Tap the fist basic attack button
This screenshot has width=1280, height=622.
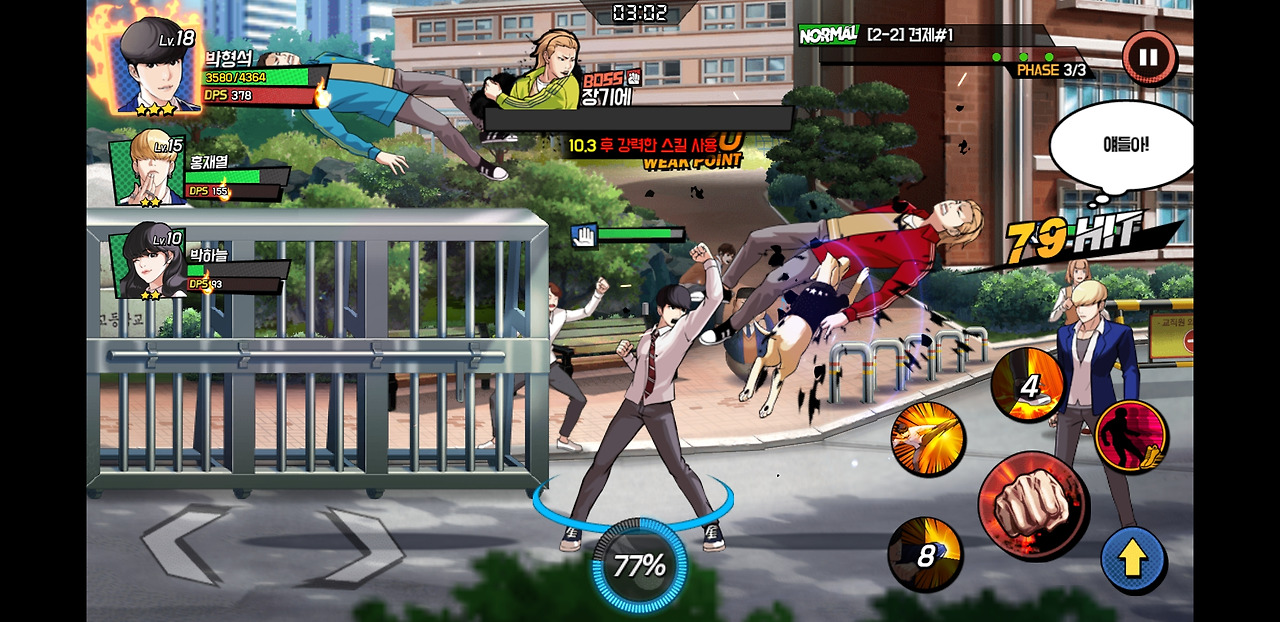1032,504
